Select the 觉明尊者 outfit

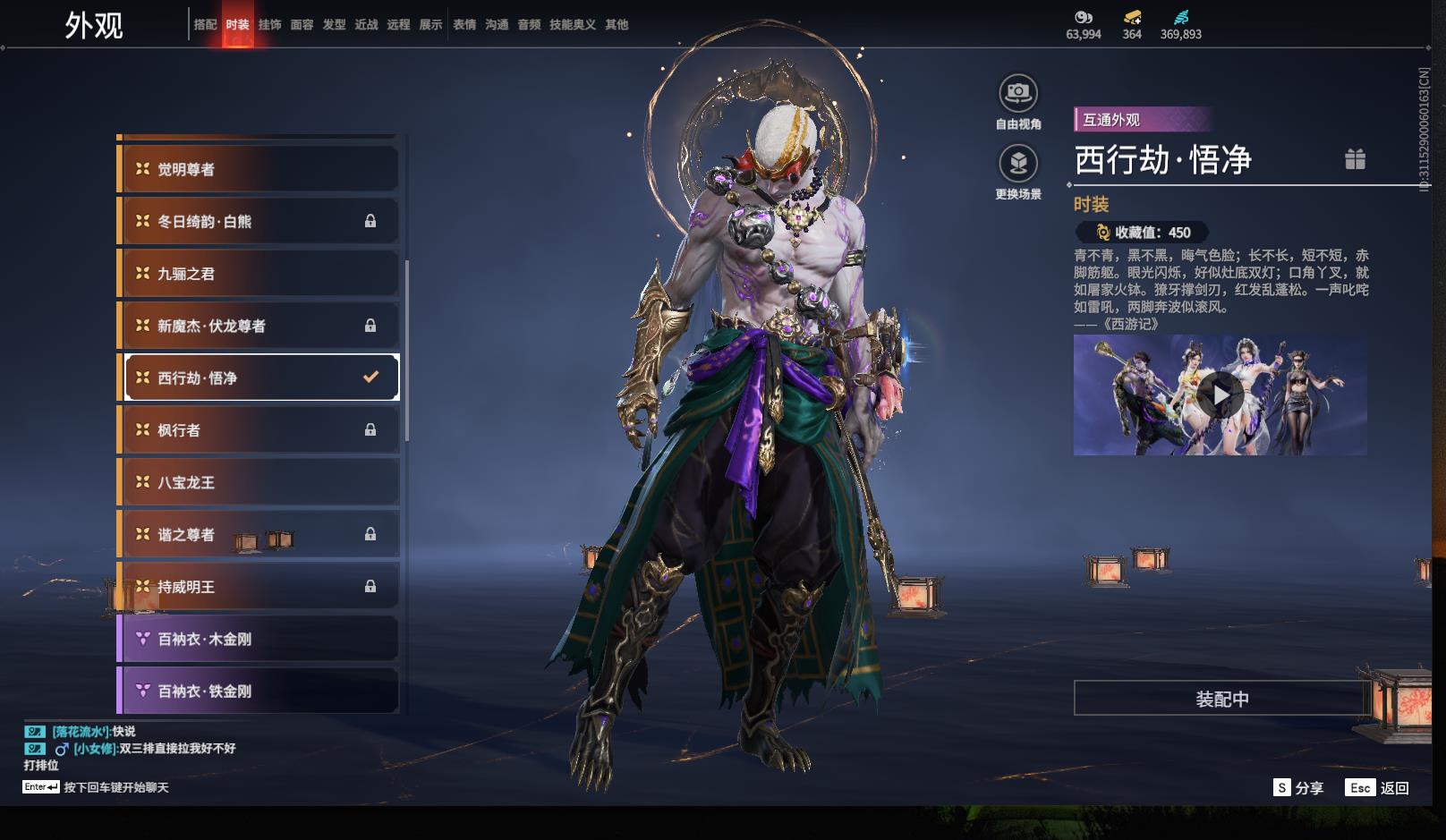259,169
